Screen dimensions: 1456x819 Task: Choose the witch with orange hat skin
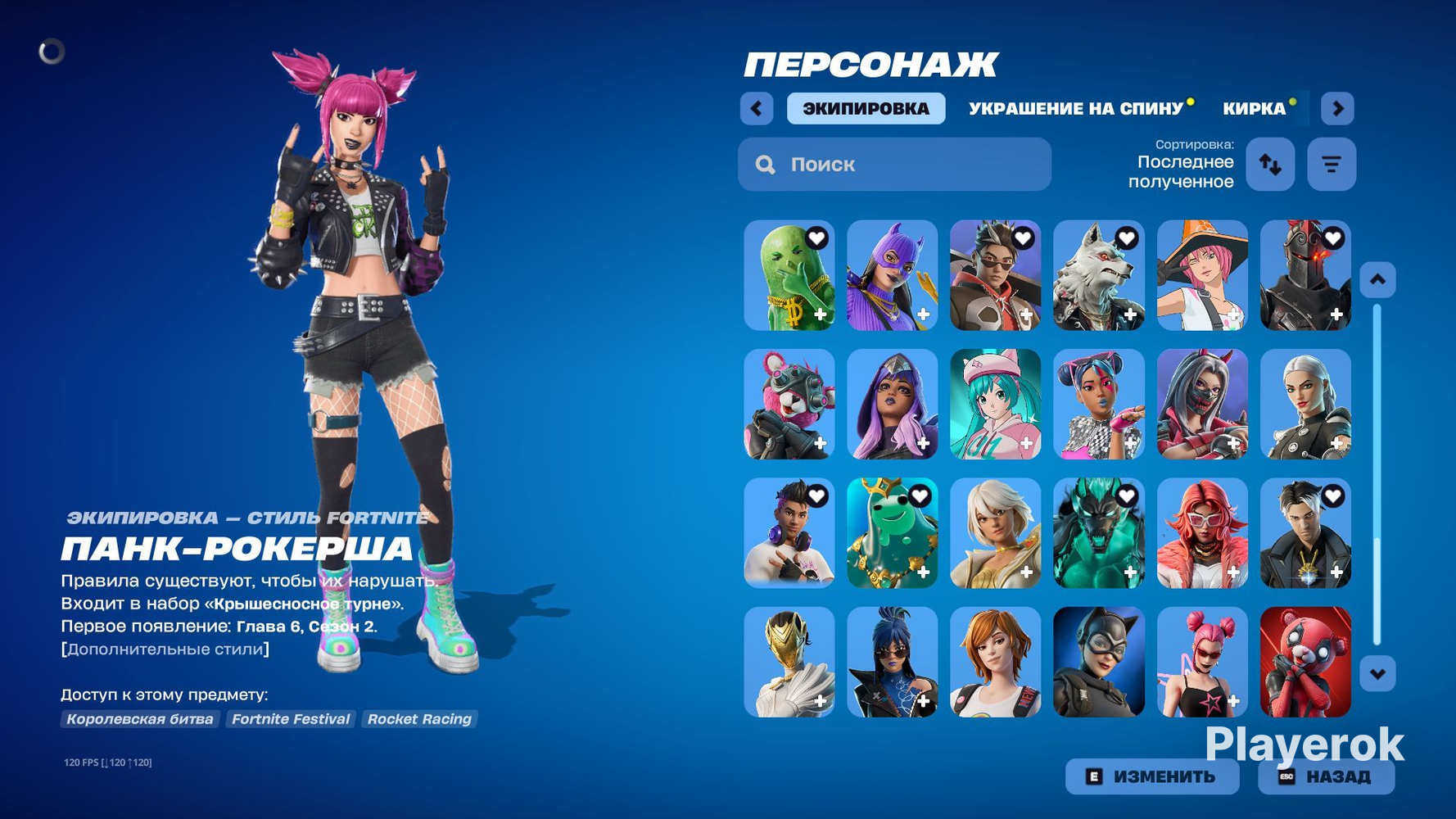[1202, 275]
